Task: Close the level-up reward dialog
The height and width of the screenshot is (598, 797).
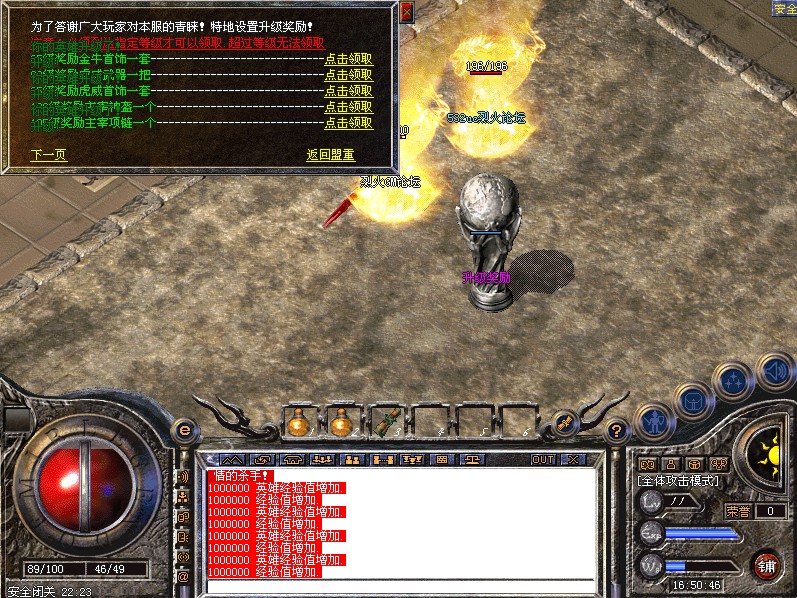Action: 406,13
